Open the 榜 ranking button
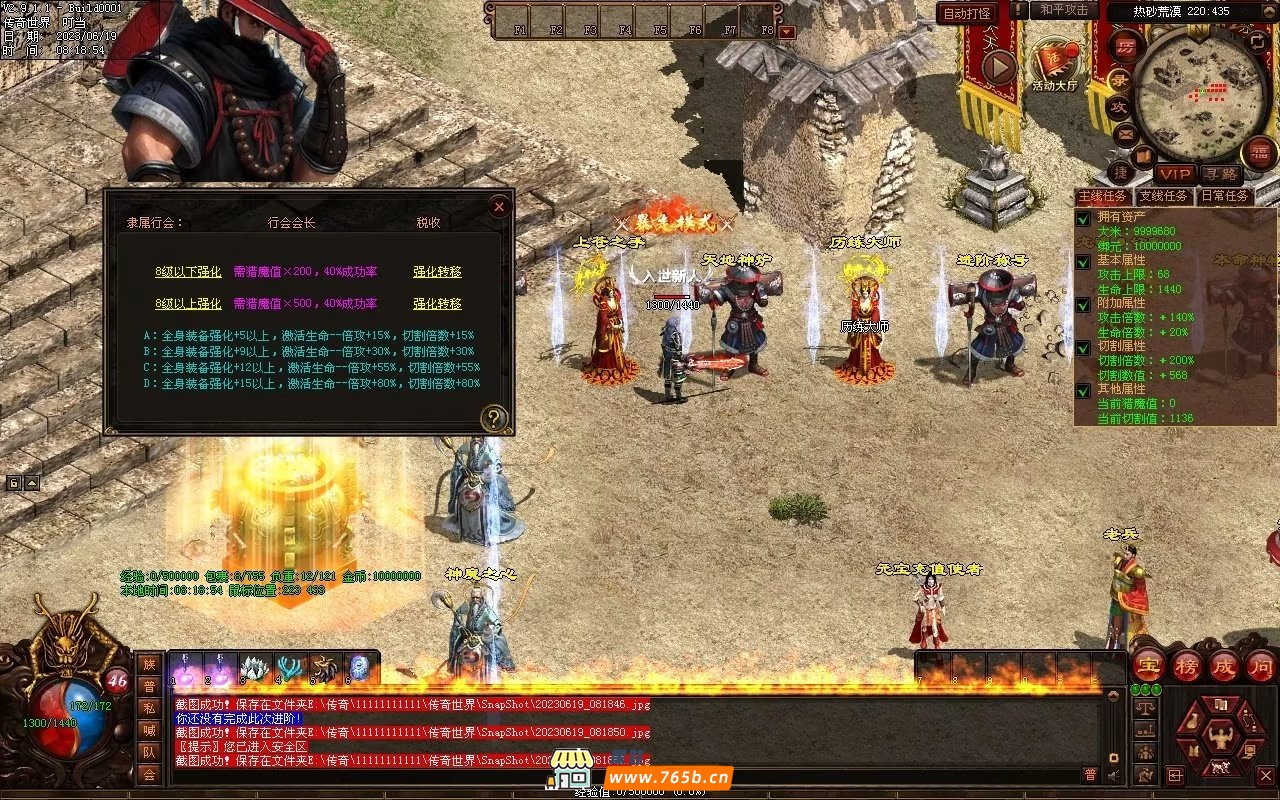 click(x=1187, y=666)
